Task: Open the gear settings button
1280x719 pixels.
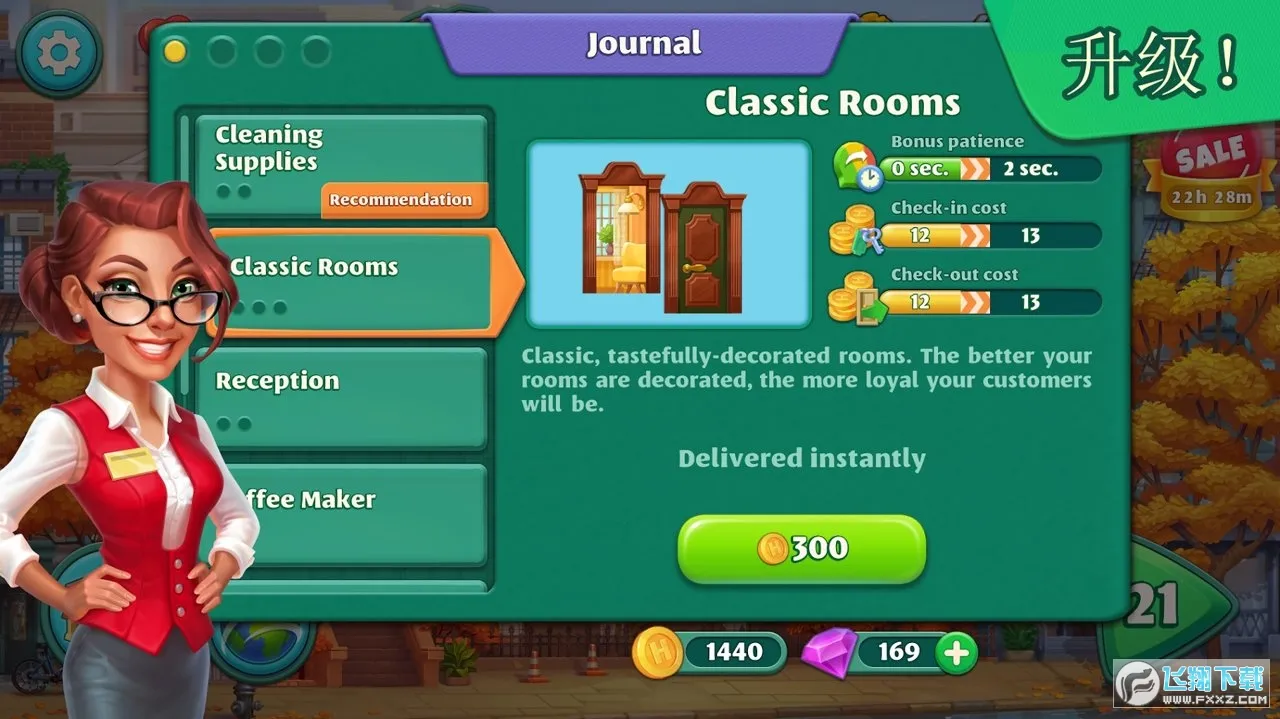Action: 58,53
